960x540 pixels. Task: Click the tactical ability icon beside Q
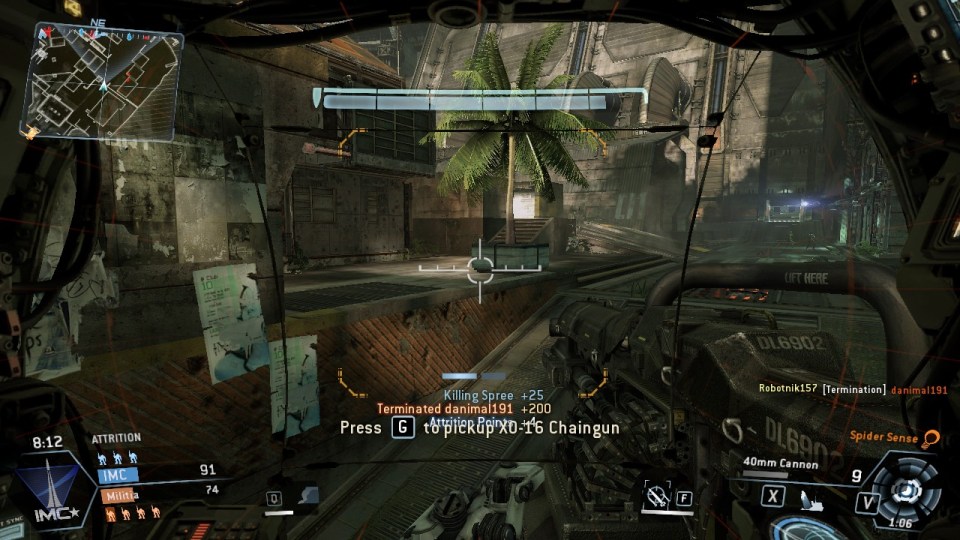307,495
